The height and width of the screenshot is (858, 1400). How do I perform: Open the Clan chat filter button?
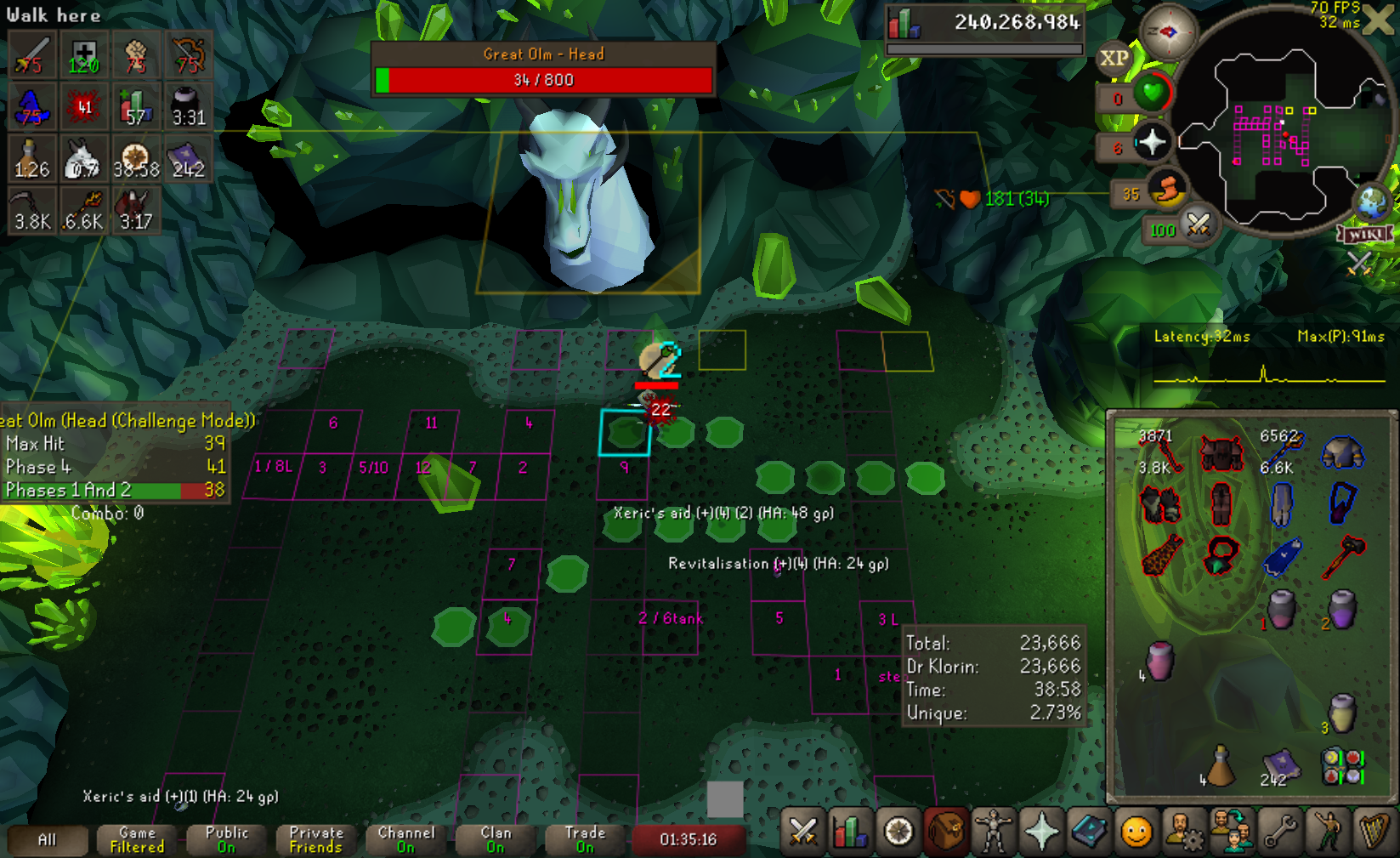click(496, 839)
